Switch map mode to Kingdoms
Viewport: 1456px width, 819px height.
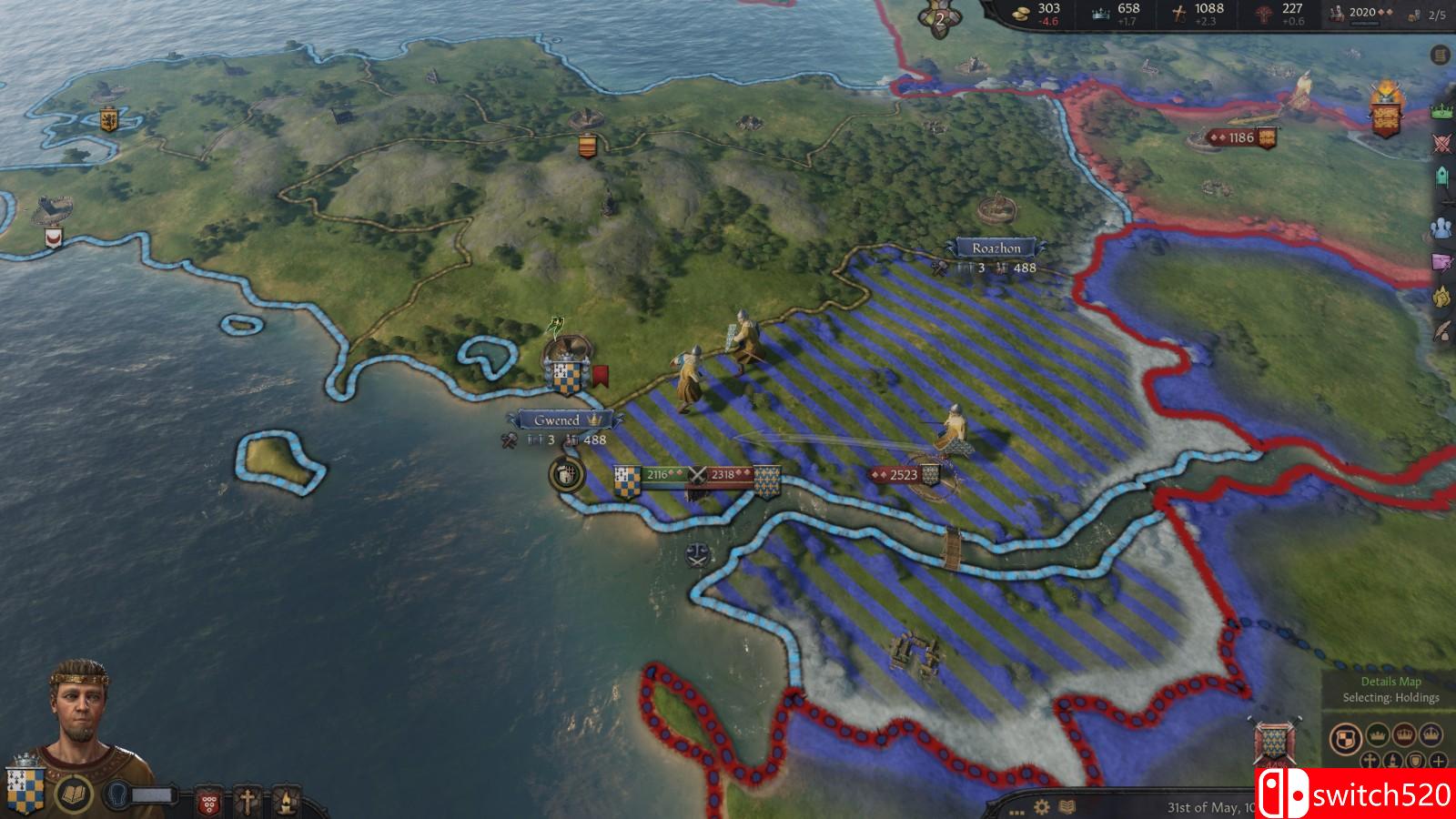pyautogui.click(x=1404, y=735)
